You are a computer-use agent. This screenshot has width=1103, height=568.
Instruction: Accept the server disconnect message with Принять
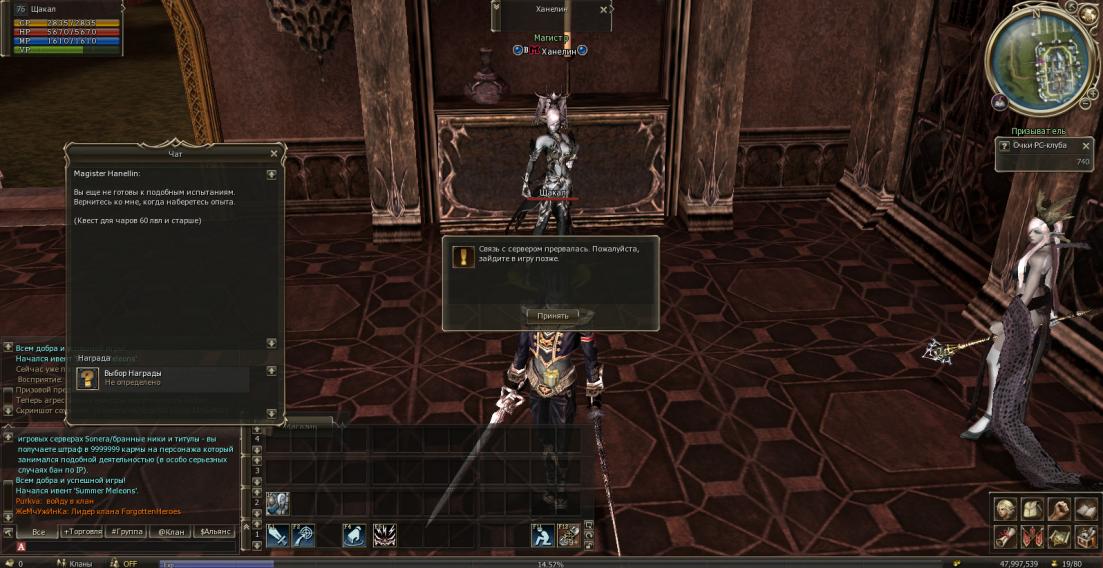(552, 316)
